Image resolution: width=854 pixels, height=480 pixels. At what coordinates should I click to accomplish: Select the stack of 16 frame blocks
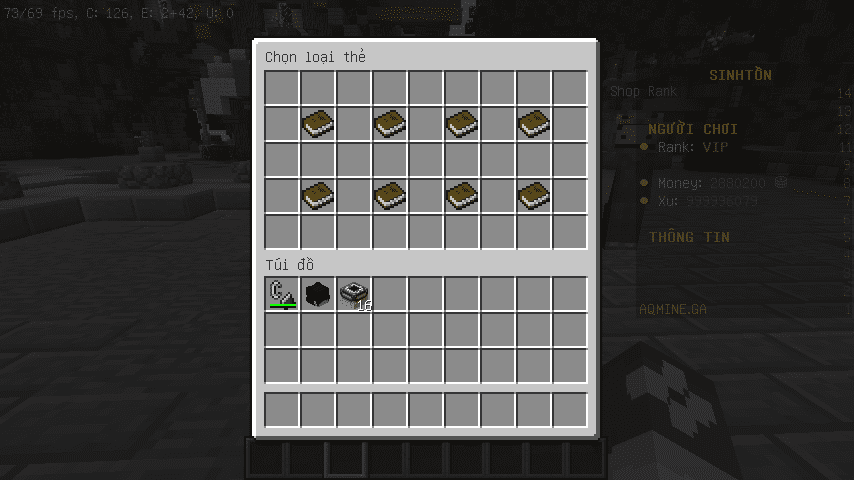tap(354, 294)
